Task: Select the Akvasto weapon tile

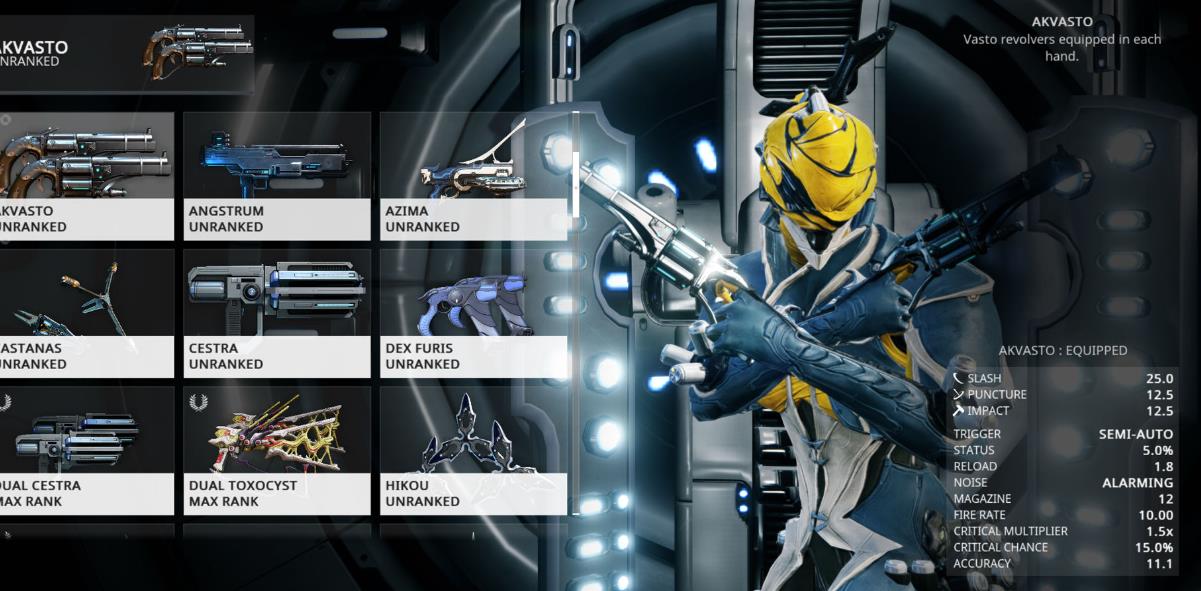Action: 85,175
